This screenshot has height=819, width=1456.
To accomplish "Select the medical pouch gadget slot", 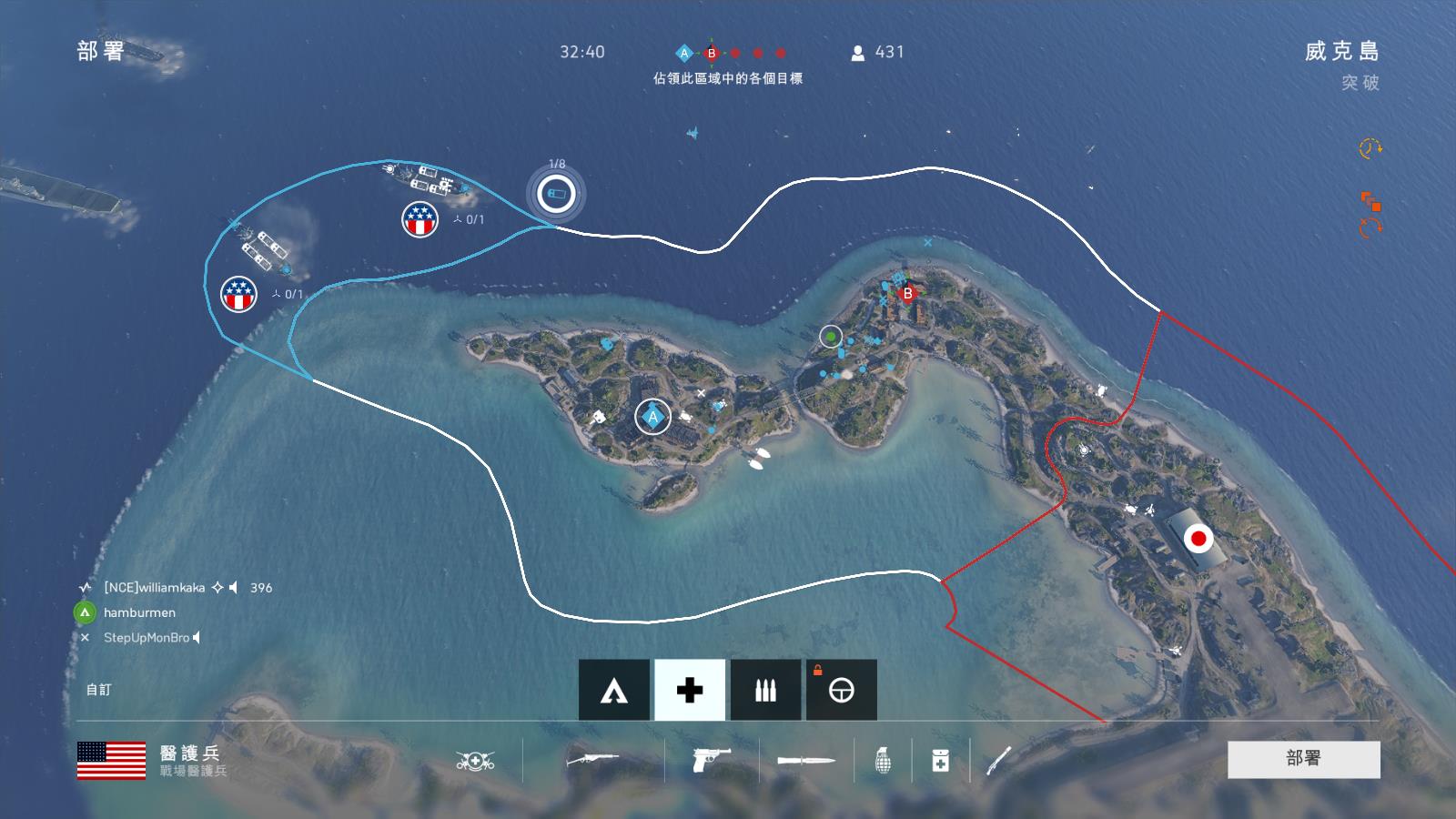I will (x=941, y=760).
